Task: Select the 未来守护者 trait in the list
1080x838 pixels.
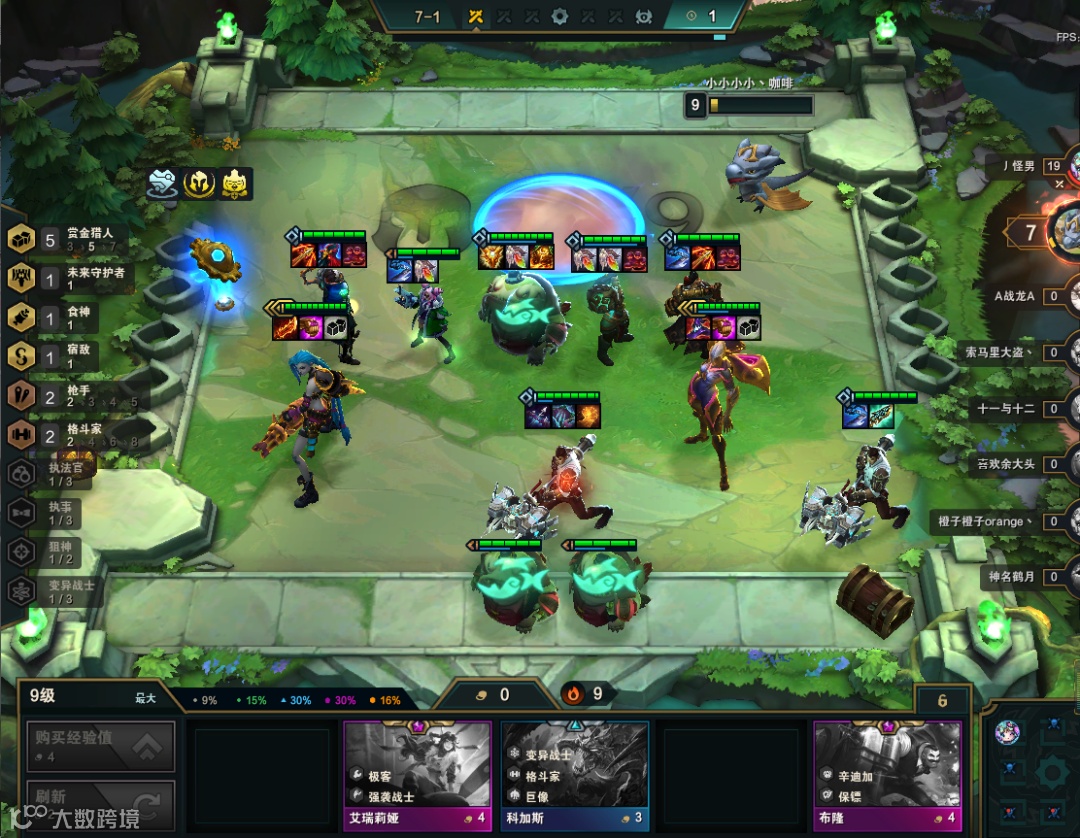Action: [70, 277]
